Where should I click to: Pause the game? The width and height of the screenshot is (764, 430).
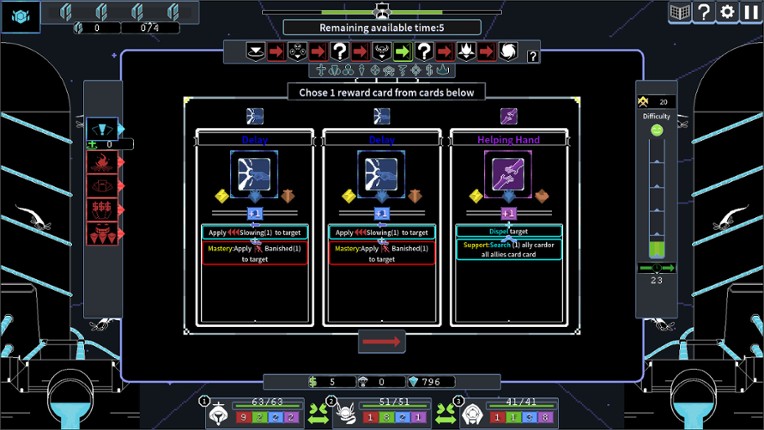[751, 12]
